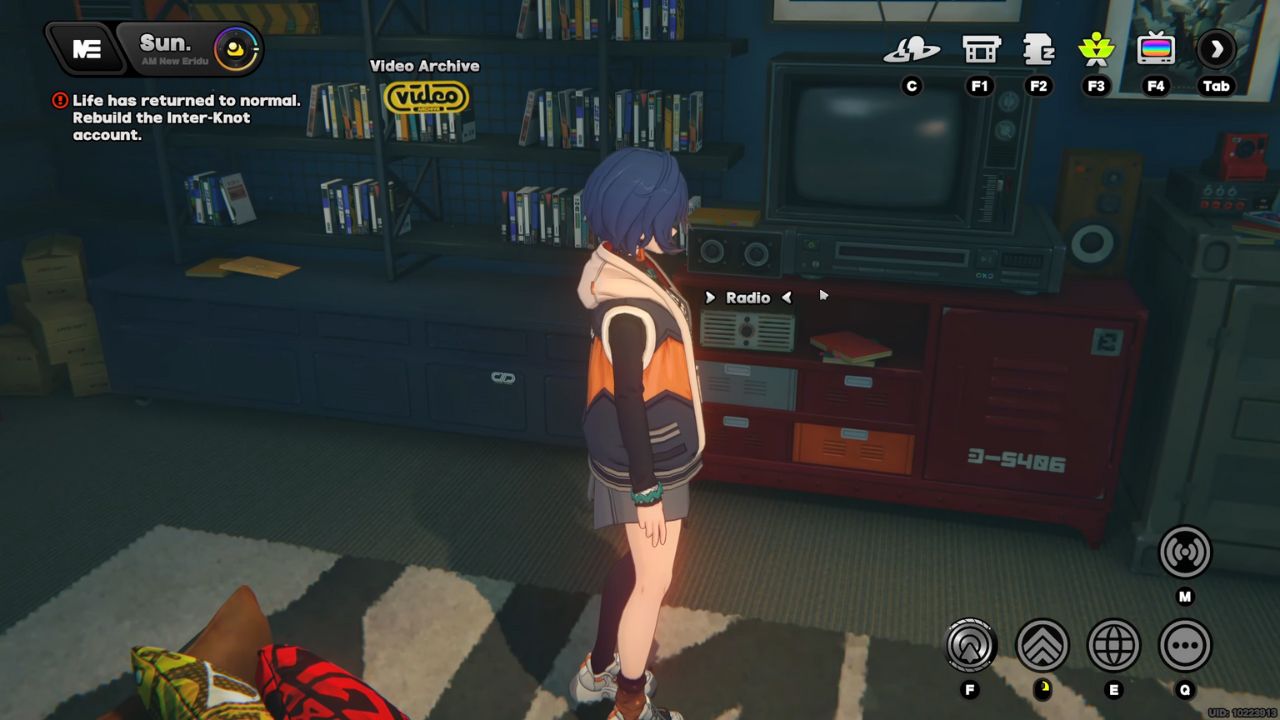Interact with the Radio prompt label
Viewport: 1280px width, 720px height.
[748, 297]
